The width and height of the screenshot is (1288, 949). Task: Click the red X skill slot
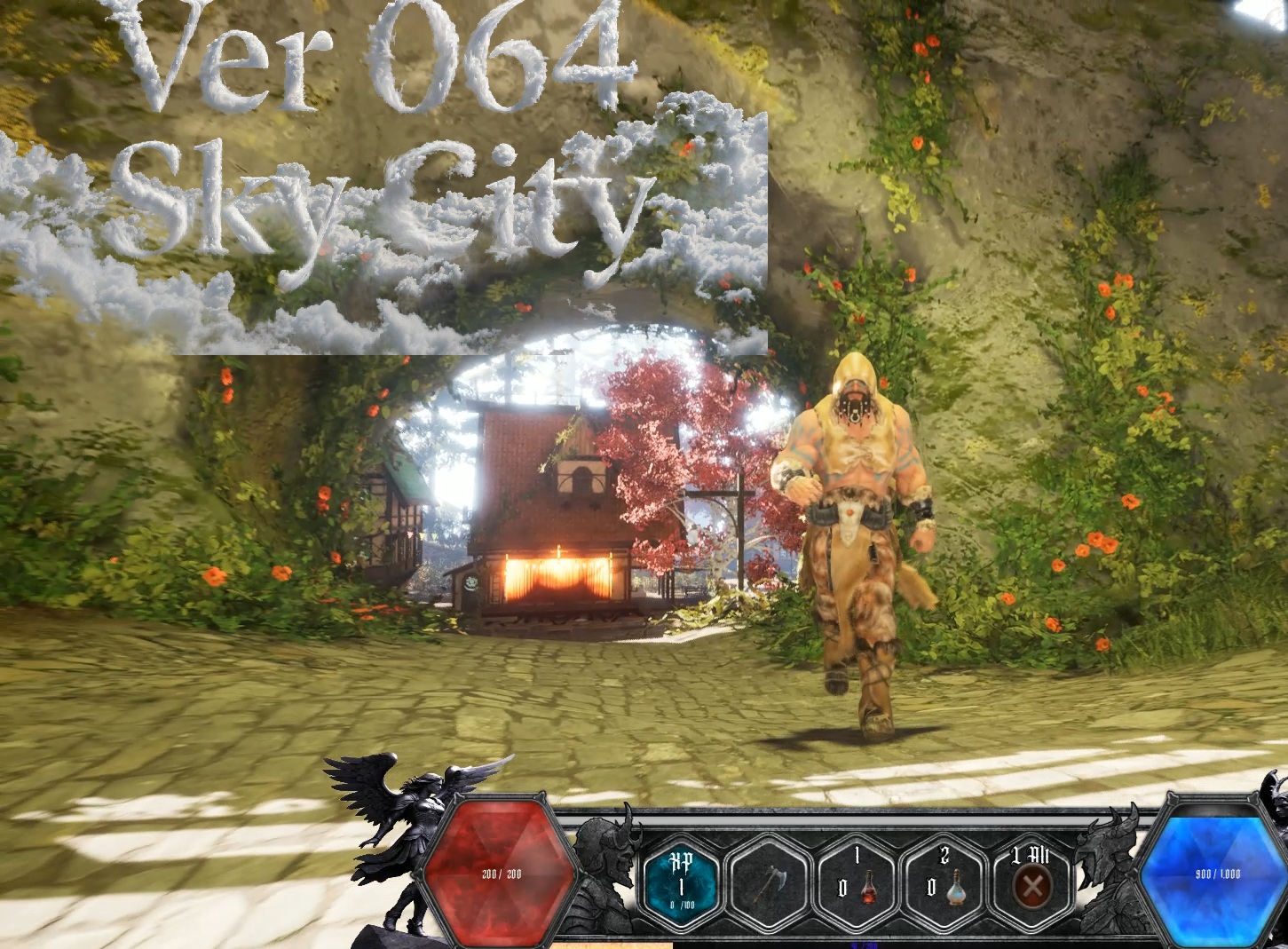point(1032,882)
